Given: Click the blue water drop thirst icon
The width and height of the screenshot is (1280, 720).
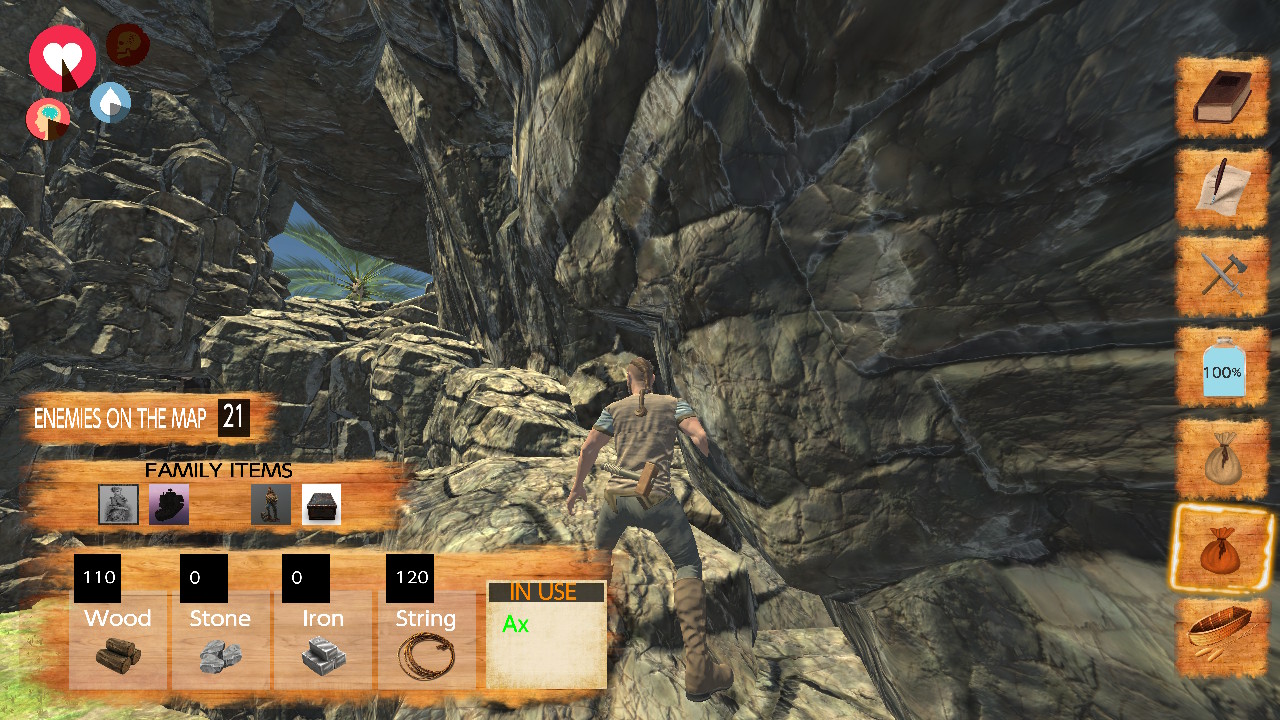Looking at the screenshot, I should tap(108, 103).
